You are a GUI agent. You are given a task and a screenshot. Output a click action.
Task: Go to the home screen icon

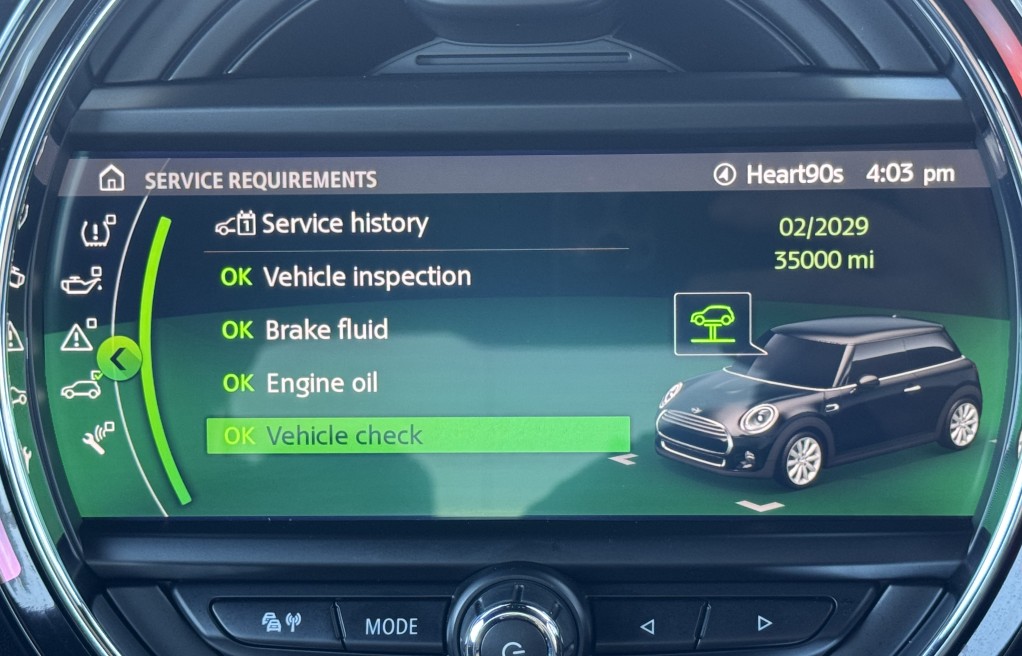pos(112,179)
